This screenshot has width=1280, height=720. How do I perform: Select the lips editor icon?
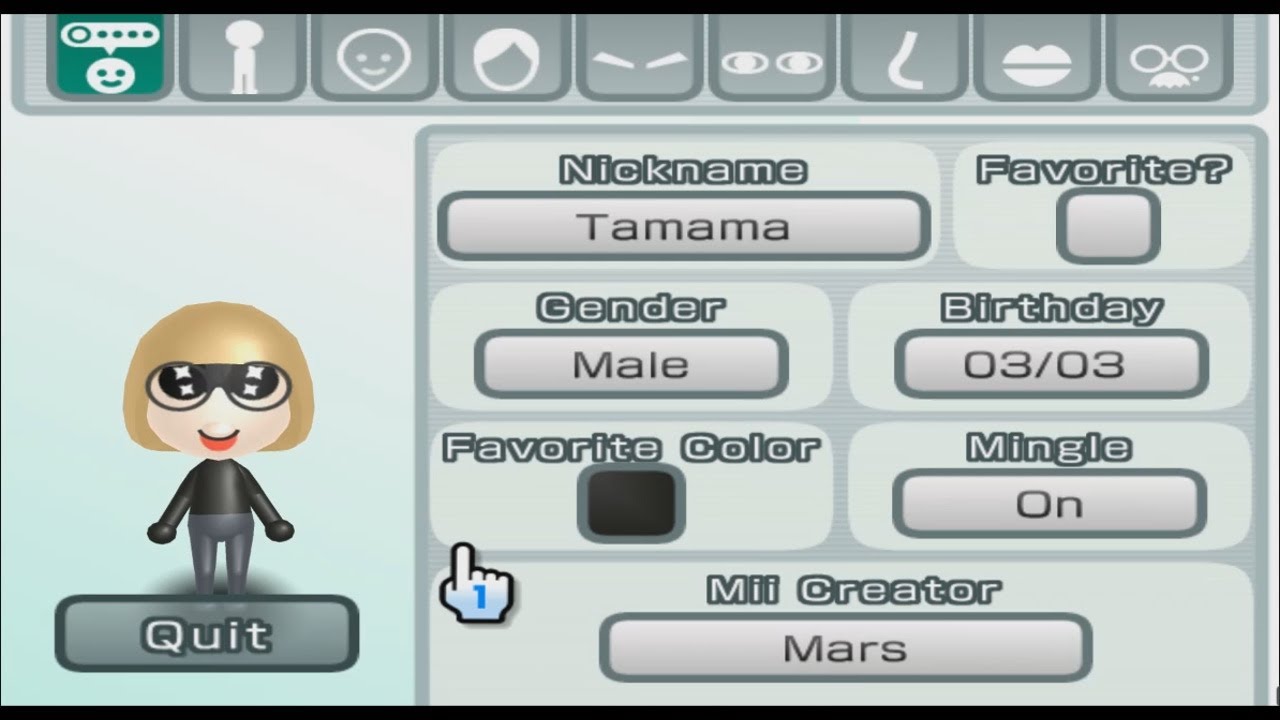pyautogui.click(x=1037, y=55)
